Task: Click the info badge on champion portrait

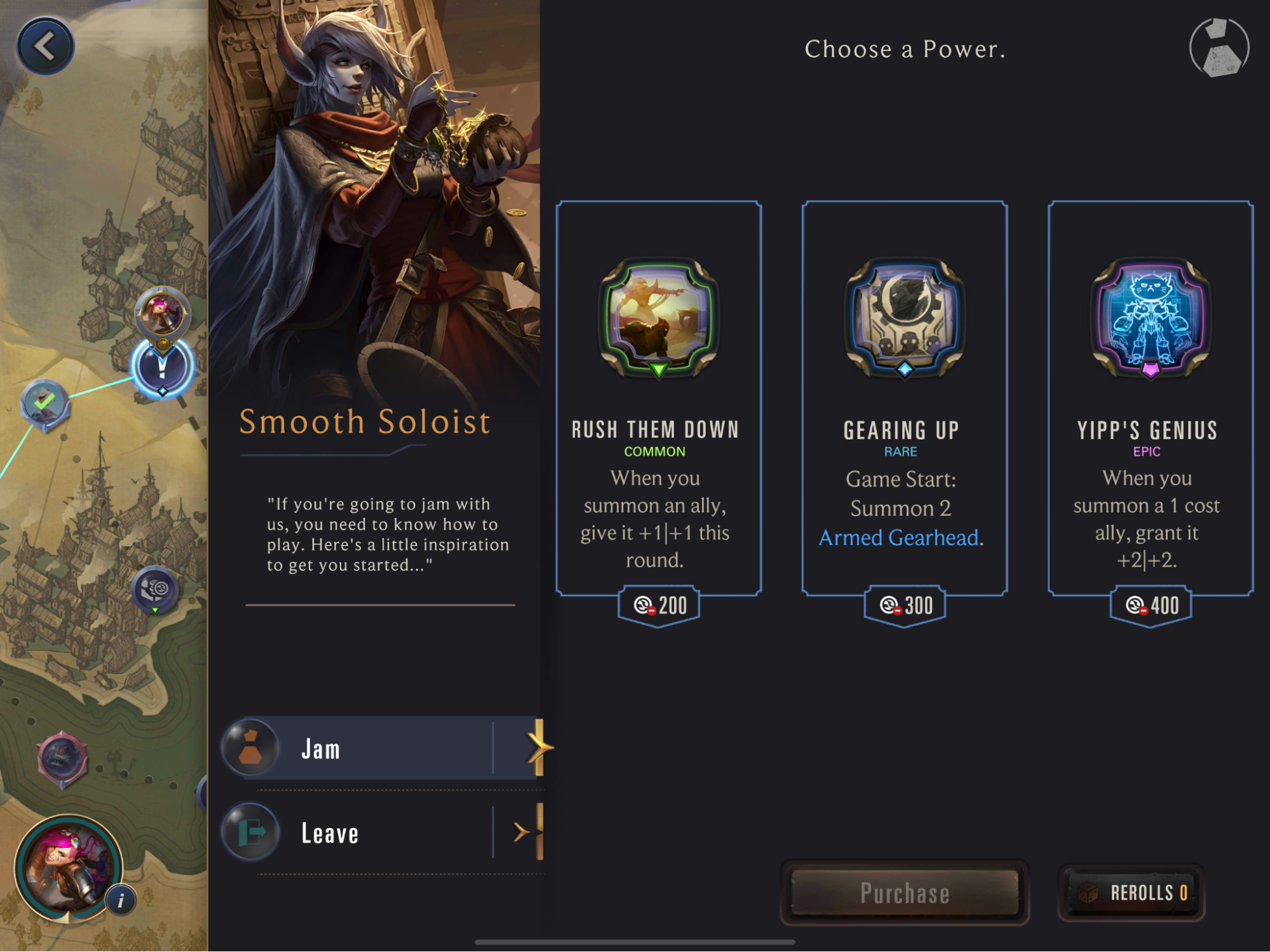Action: [121, 901]
